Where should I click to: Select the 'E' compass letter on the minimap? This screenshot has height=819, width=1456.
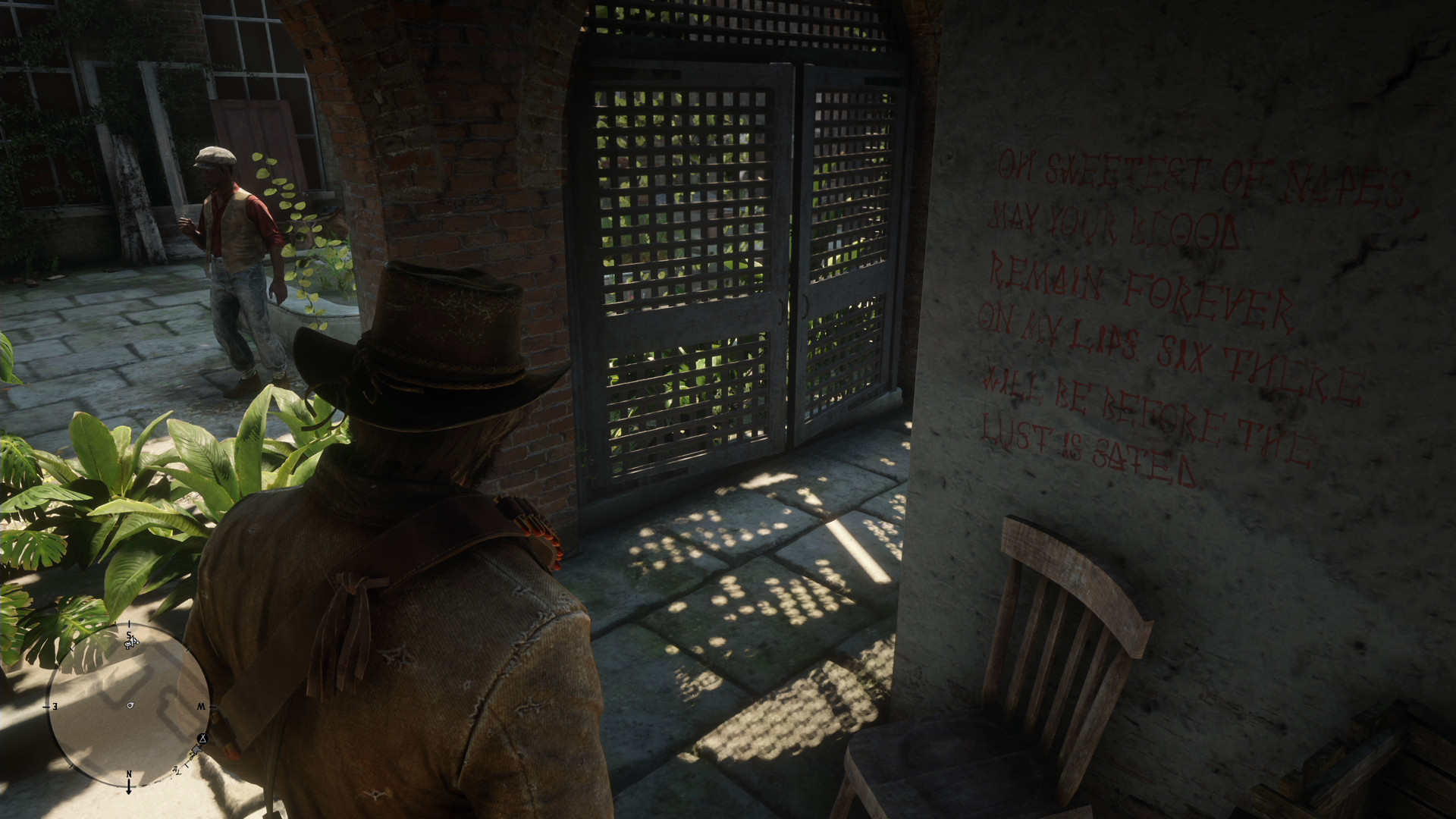point(54,707)
